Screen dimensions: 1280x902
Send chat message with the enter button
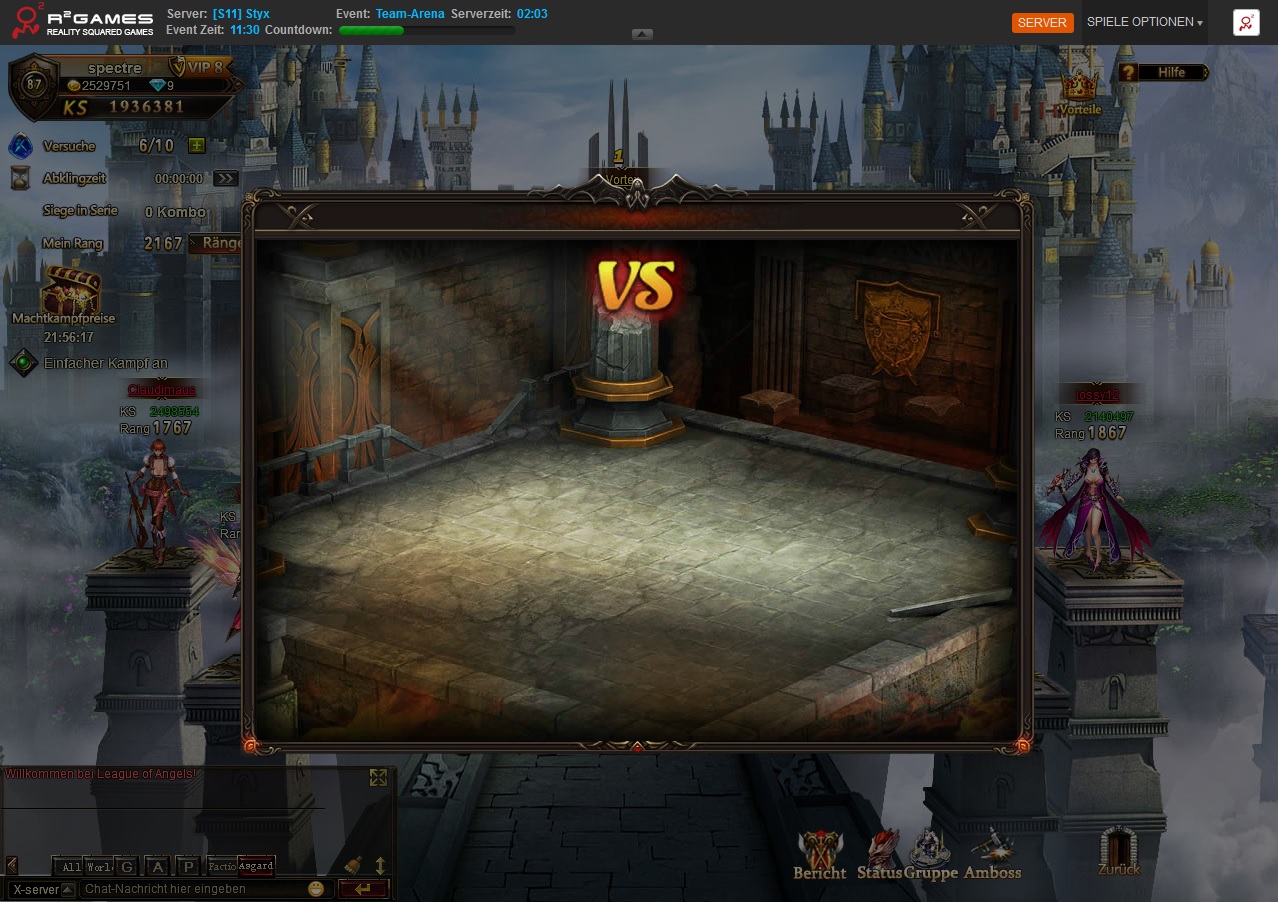(362, 889)
